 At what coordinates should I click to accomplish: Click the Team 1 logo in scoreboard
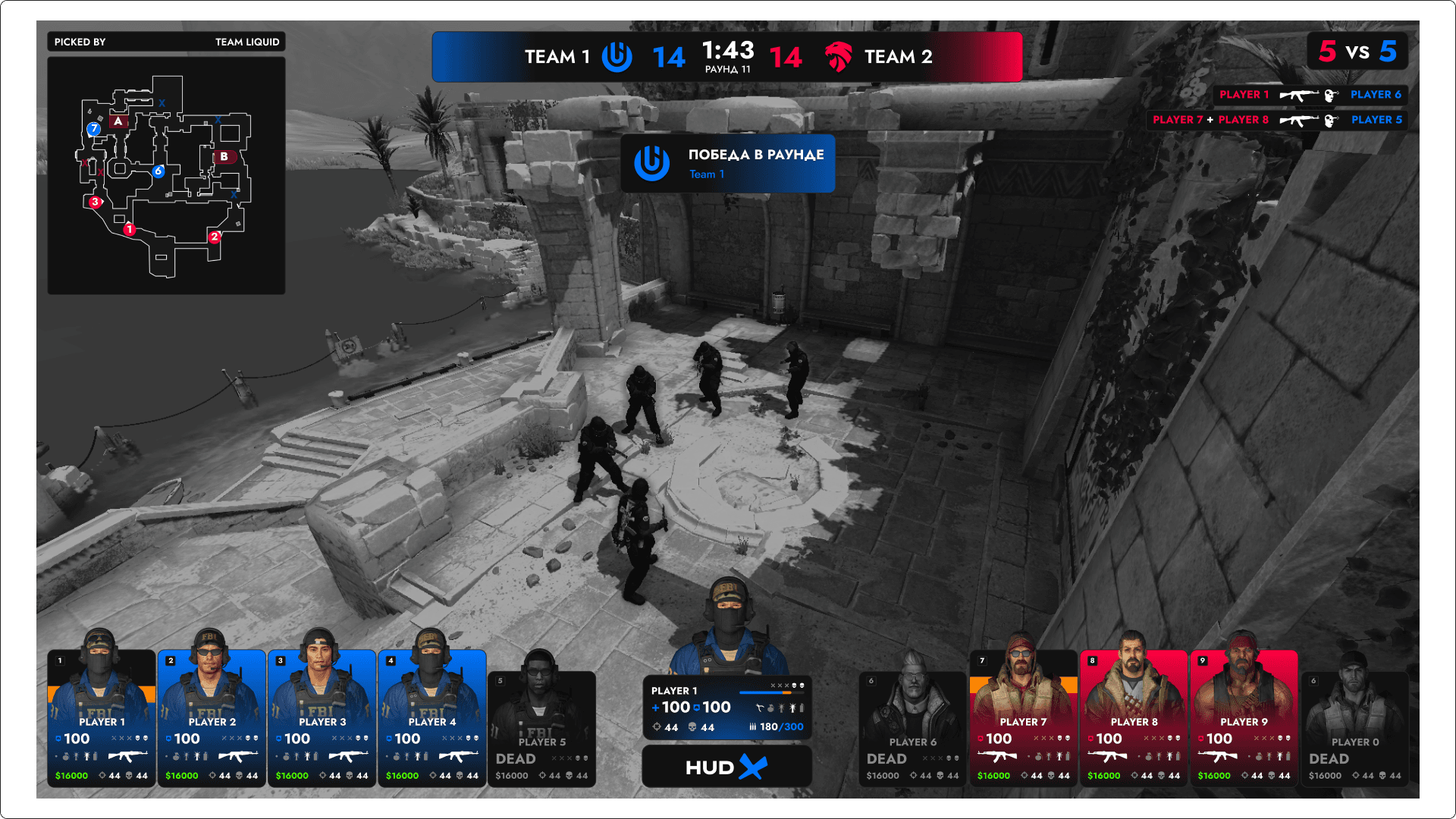click(617, 57)
